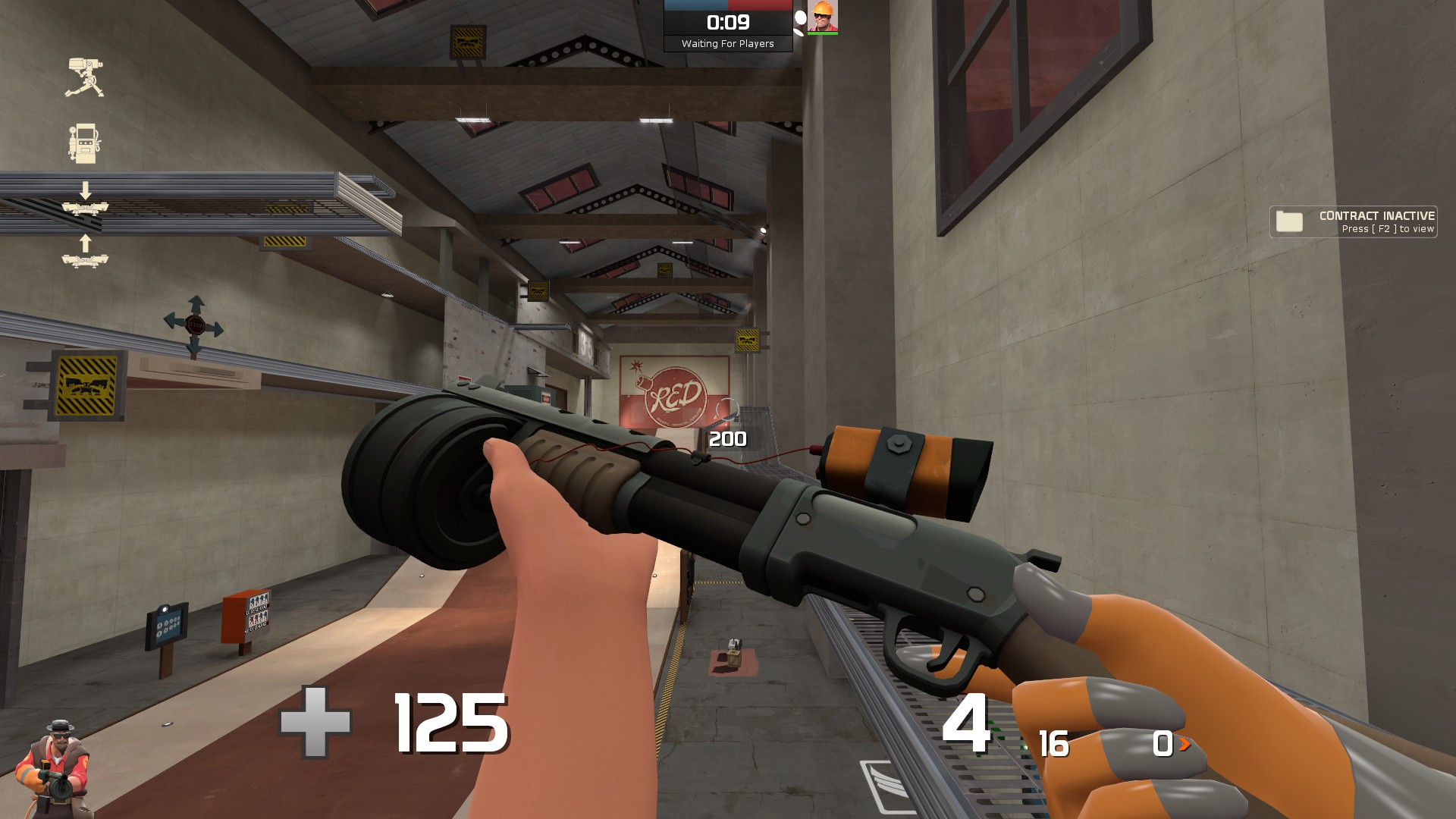Click the teleporter entrance icon
This screenshot has height=819, width=1456.
[84, 208]
